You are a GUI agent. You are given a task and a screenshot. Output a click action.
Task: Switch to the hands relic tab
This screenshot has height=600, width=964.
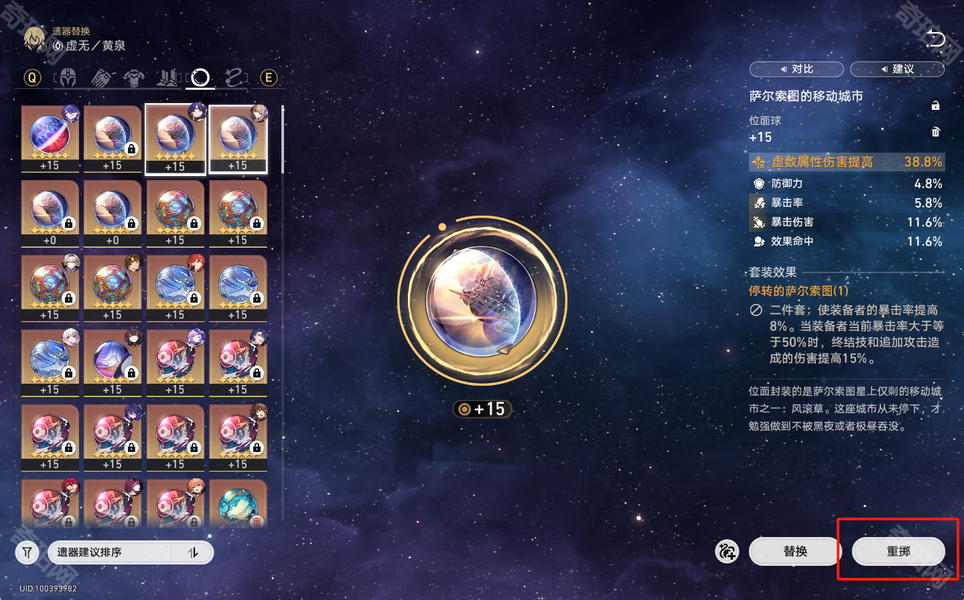102,77
